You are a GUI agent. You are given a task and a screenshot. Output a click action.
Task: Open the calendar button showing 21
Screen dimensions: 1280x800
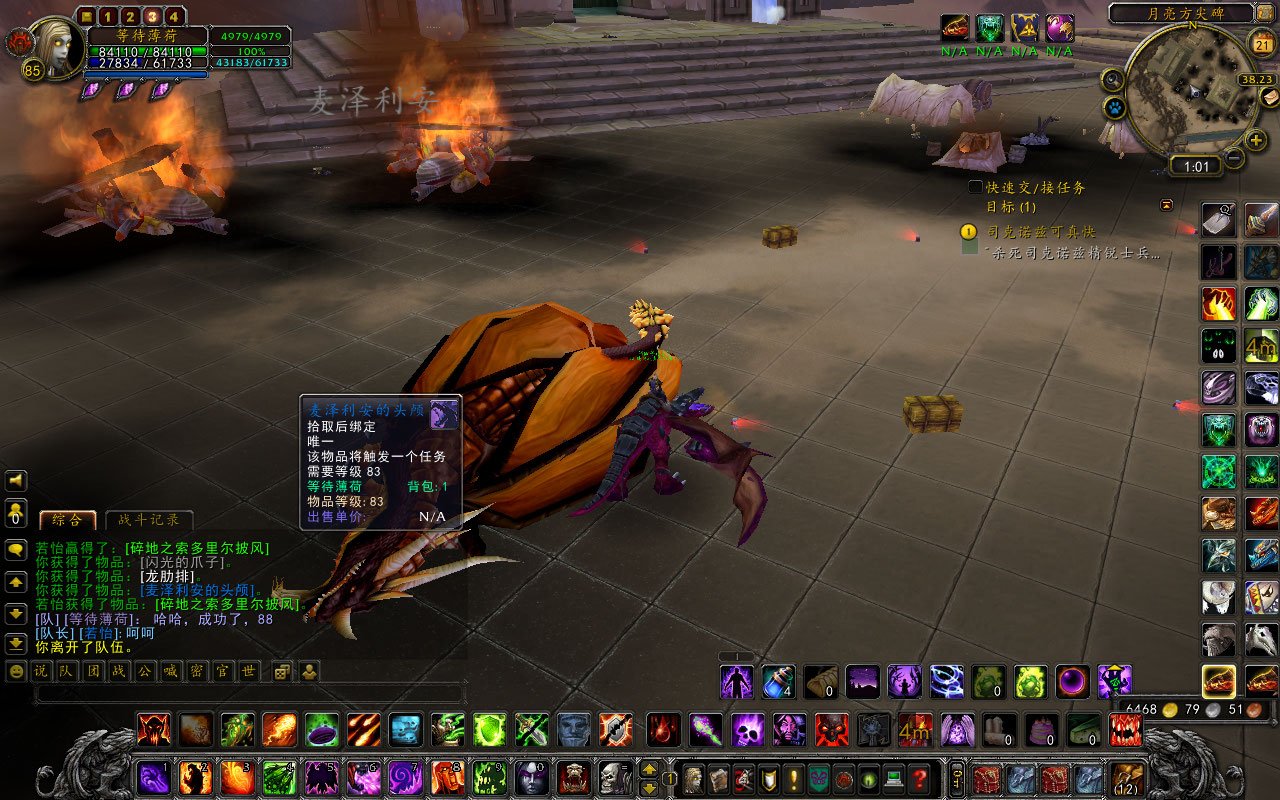pos(1262,43)
